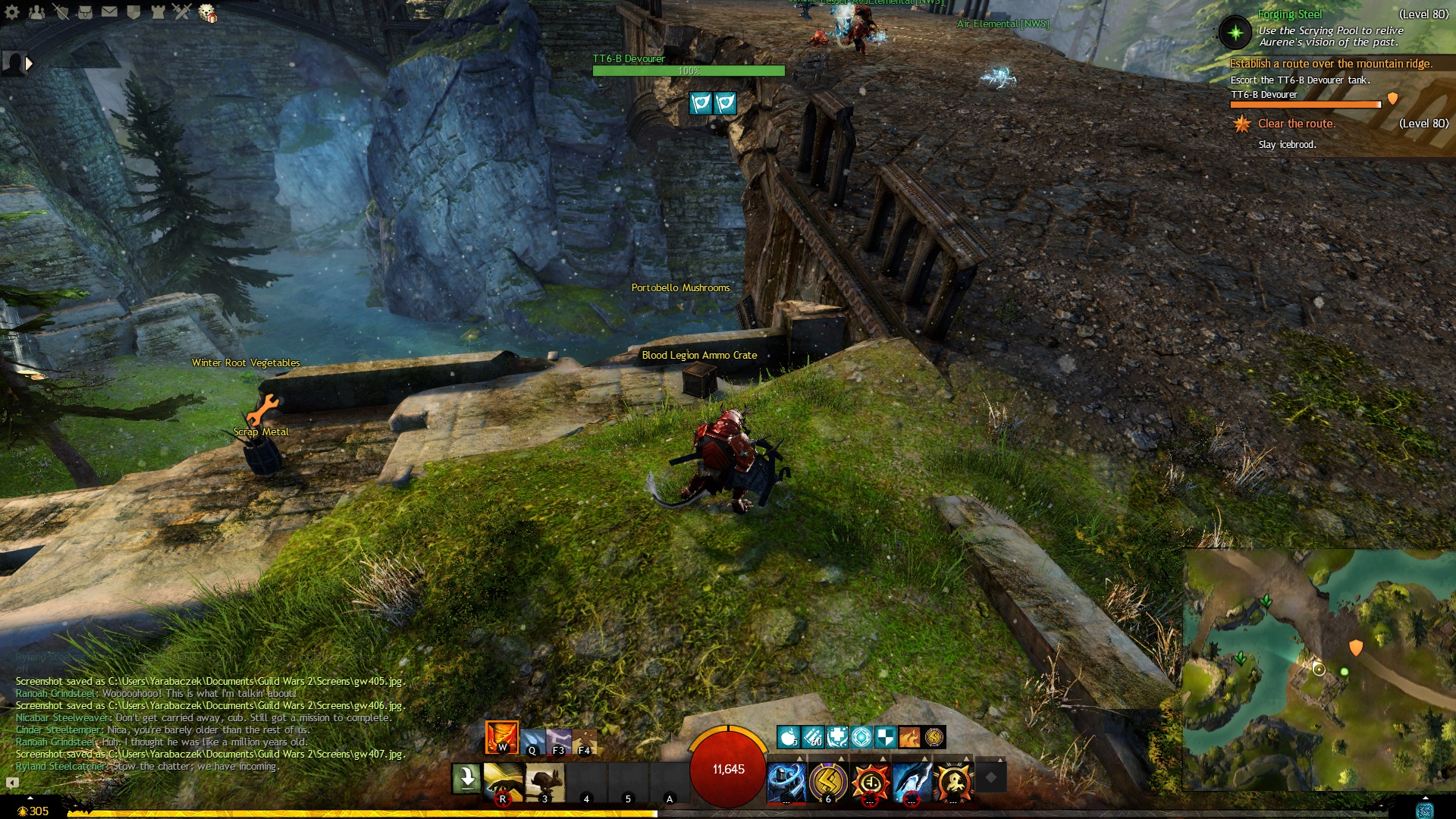Activate the orange tornado profession skill

click(x=502, y=737)
